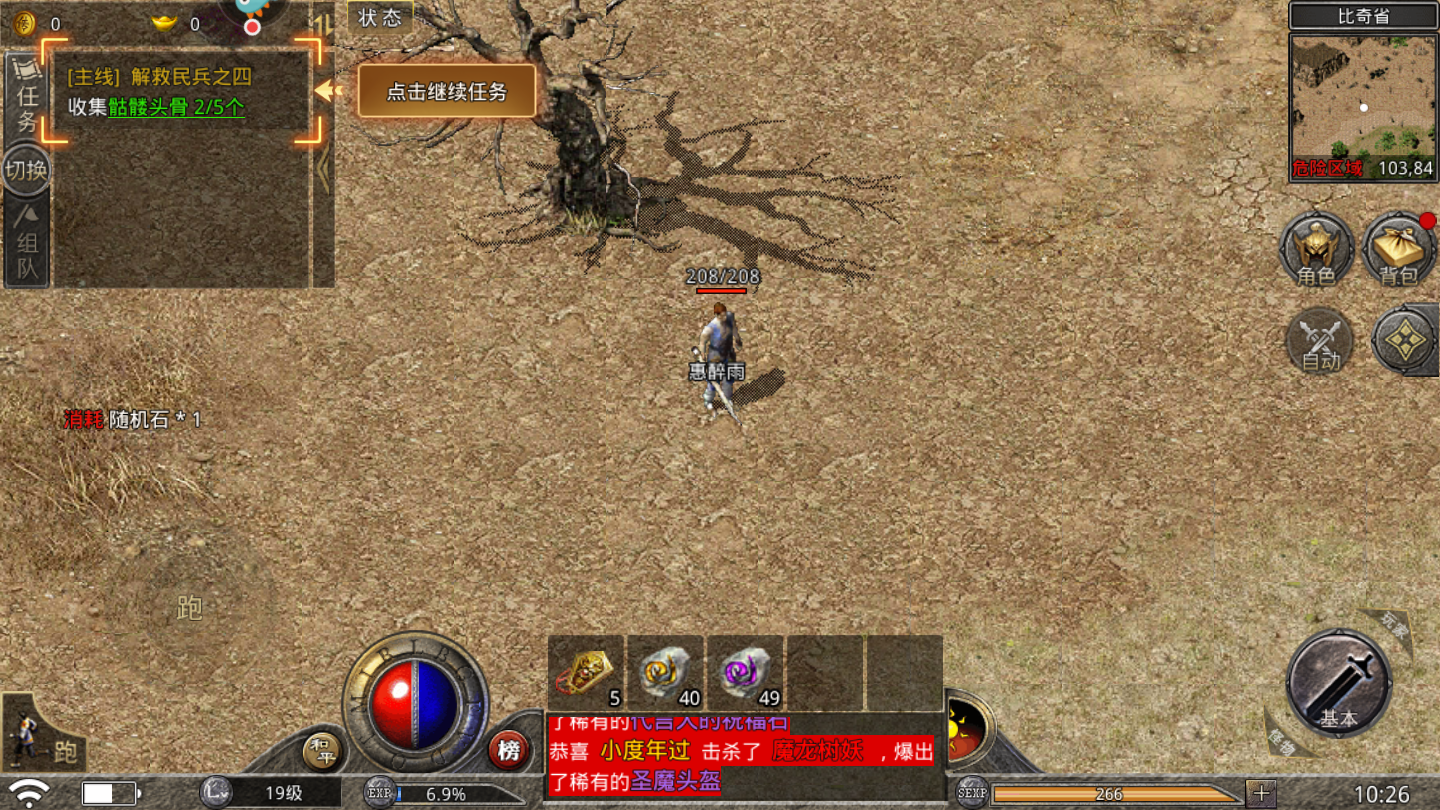Toggle the 和平 peace attack mode
This screenshot has height=810, width=1440.
[322, 751]
